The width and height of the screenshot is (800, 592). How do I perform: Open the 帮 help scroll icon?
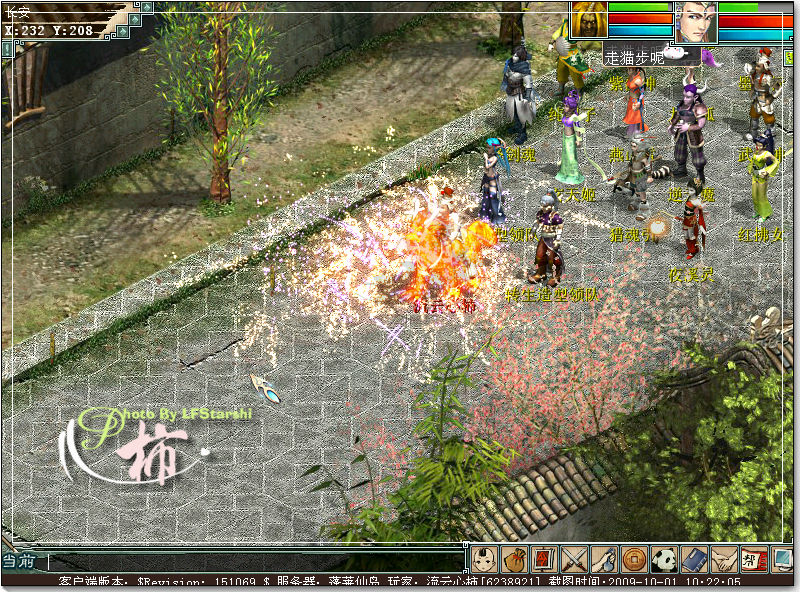753,559
